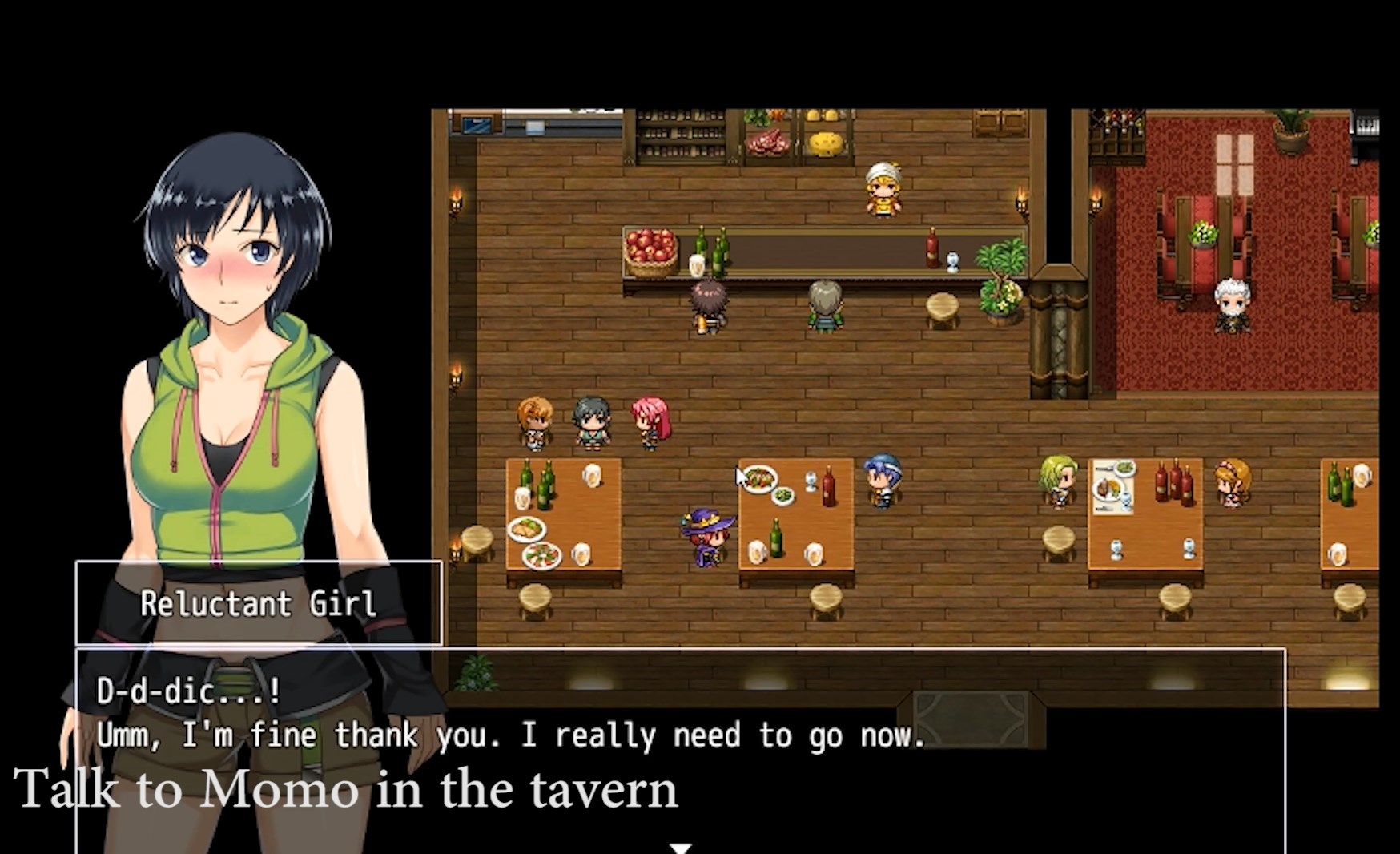Click the chef with the white hat behind the bar
The width and height of the screenshot is (1400, 854).
coord(883,188)
